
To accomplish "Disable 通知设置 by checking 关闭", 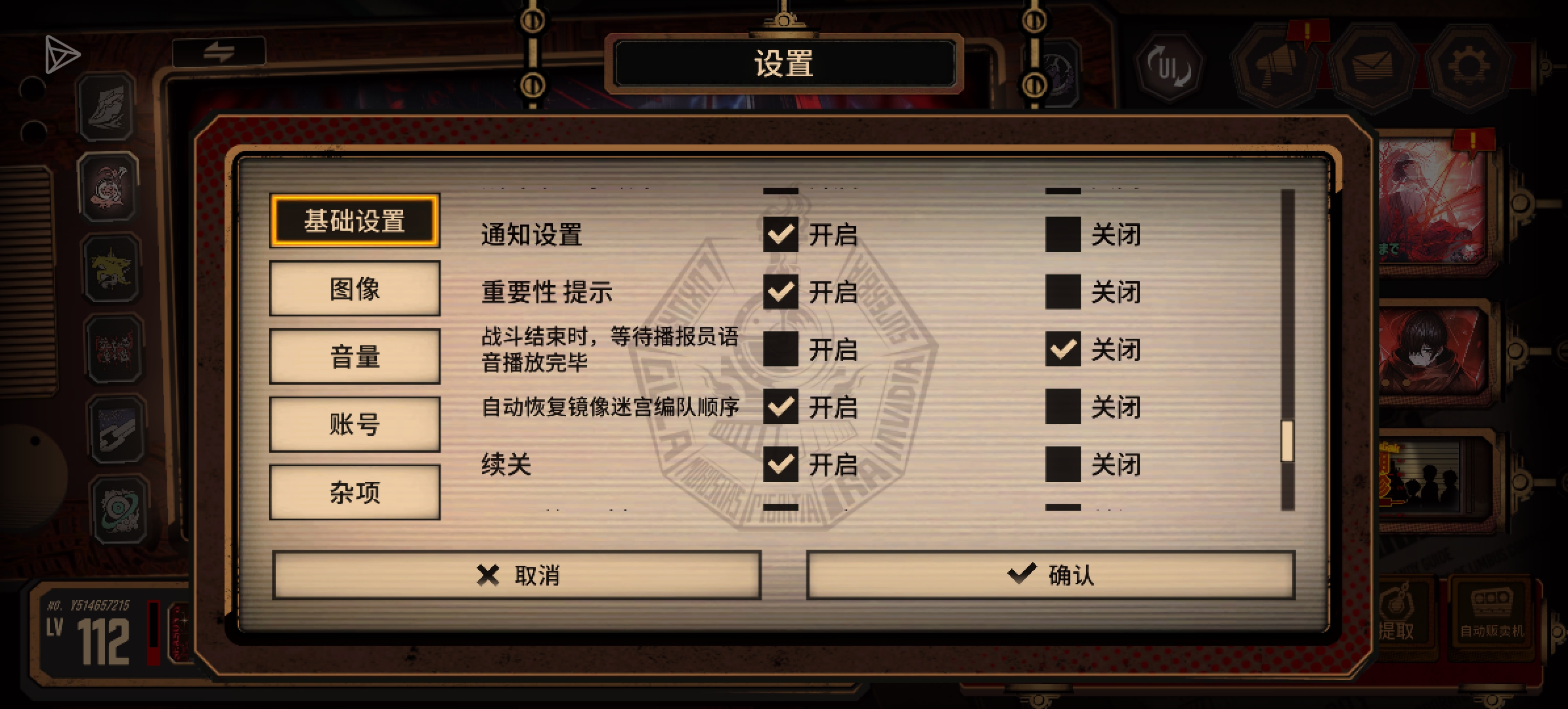I will [1064, 235].
